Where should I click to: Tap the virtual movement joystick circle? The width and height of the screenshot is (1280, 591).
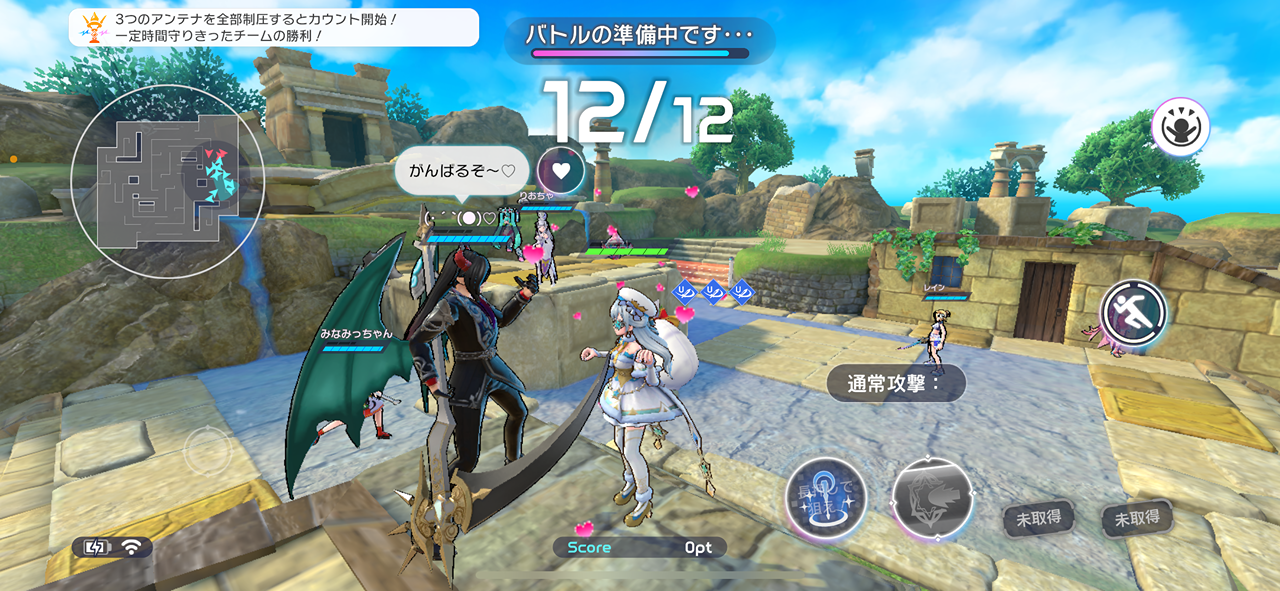208,451
